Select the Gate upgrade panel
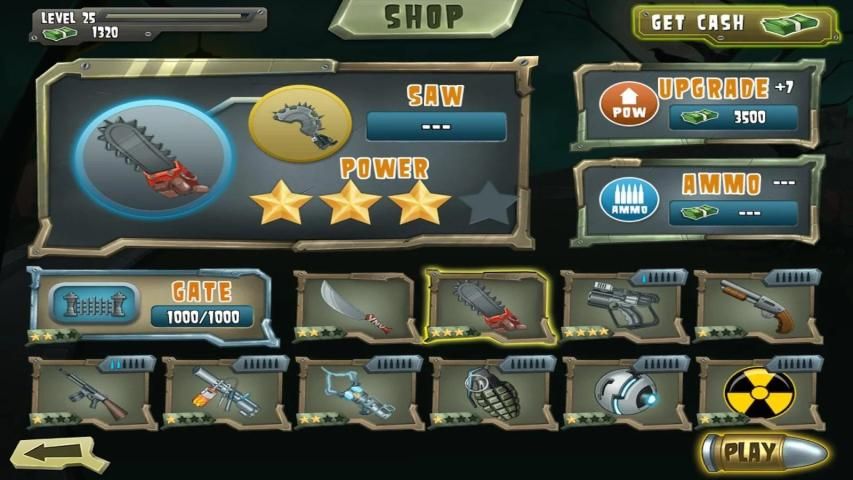The height and width of the screenshot is (480, 853). [x=150, y=305]
